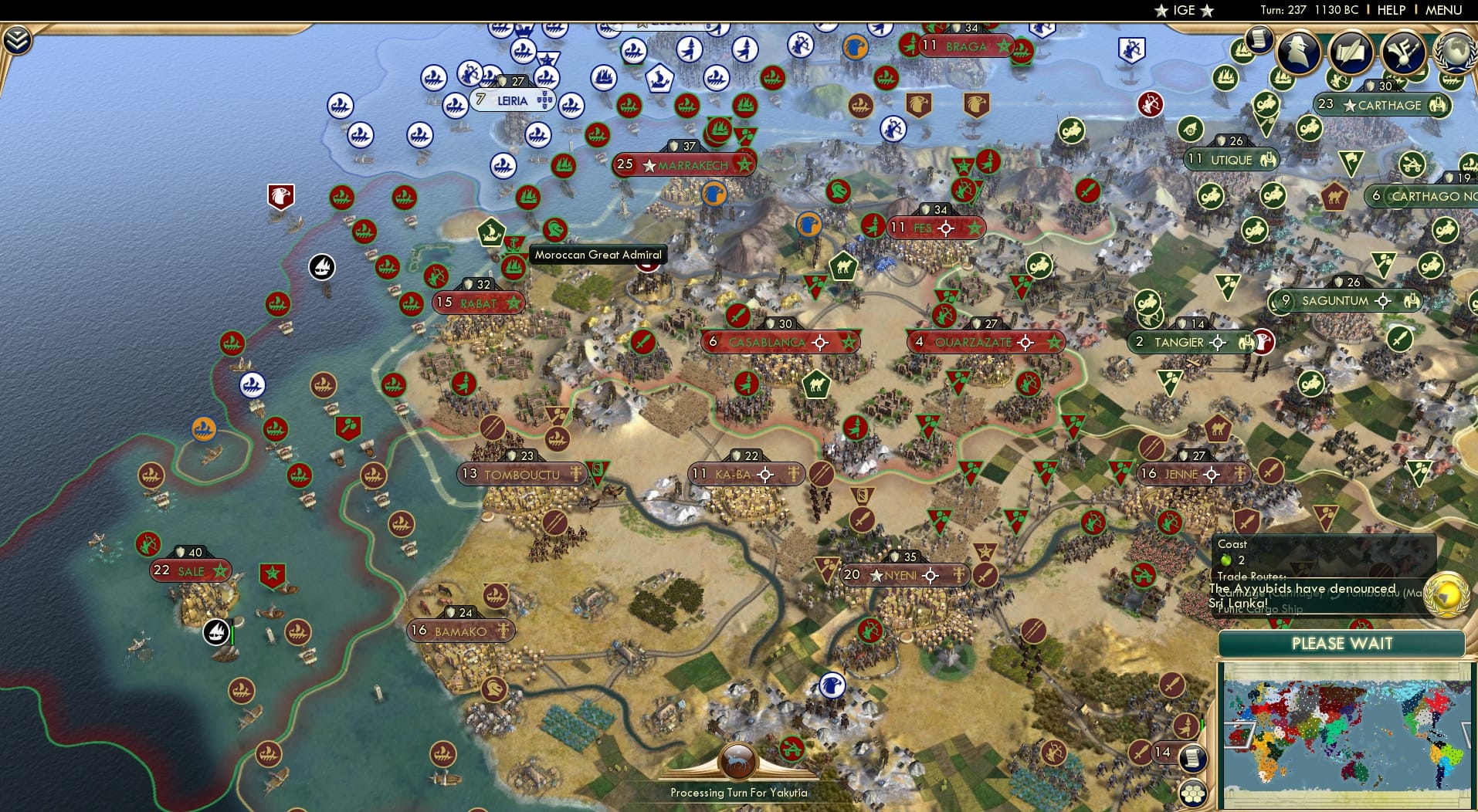
Task: Click the anchor icon on the Carthage banner
Action: 1439,105
